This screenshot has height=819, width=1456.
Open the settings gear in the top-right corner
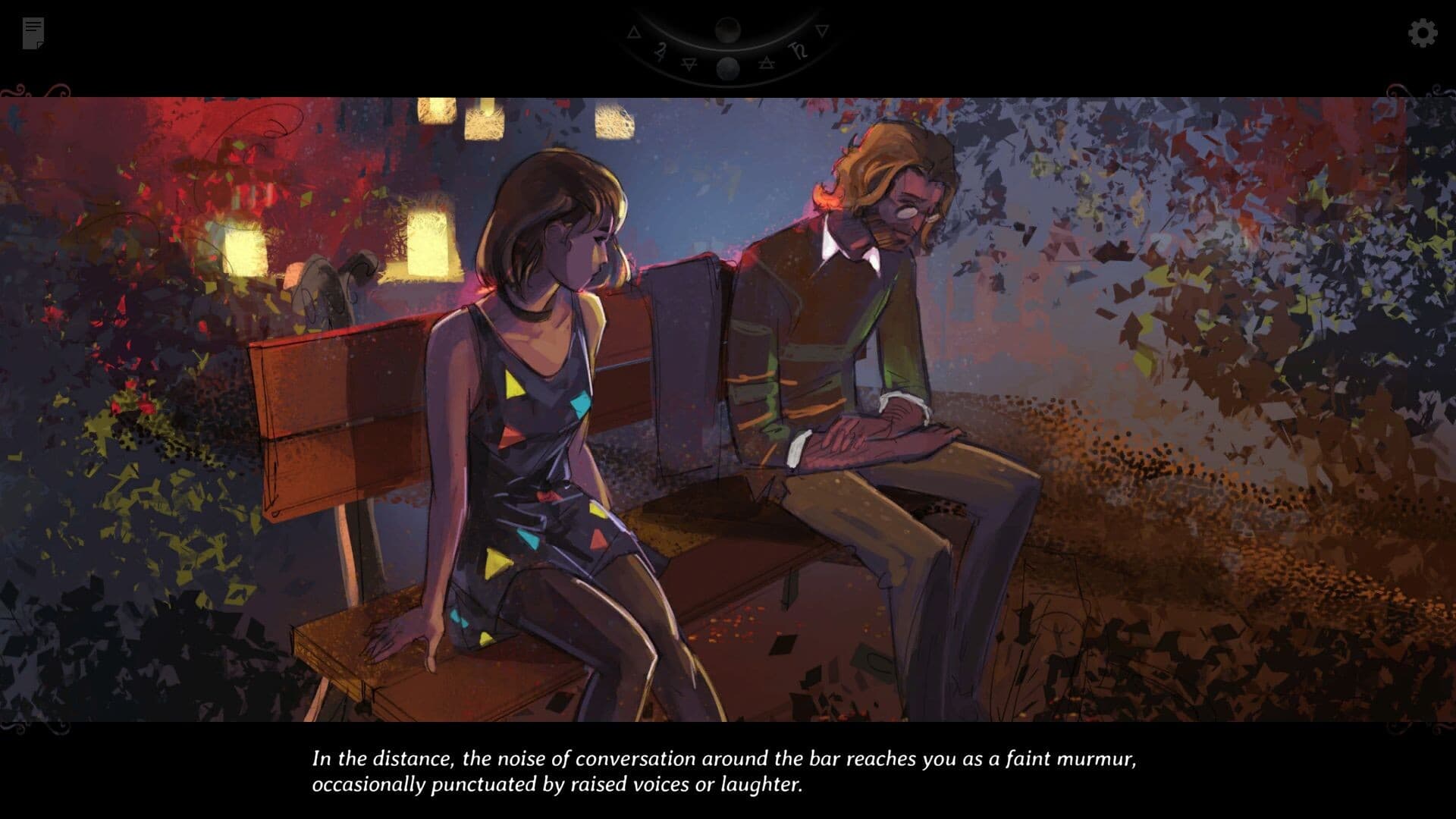tap(1423, 33)
